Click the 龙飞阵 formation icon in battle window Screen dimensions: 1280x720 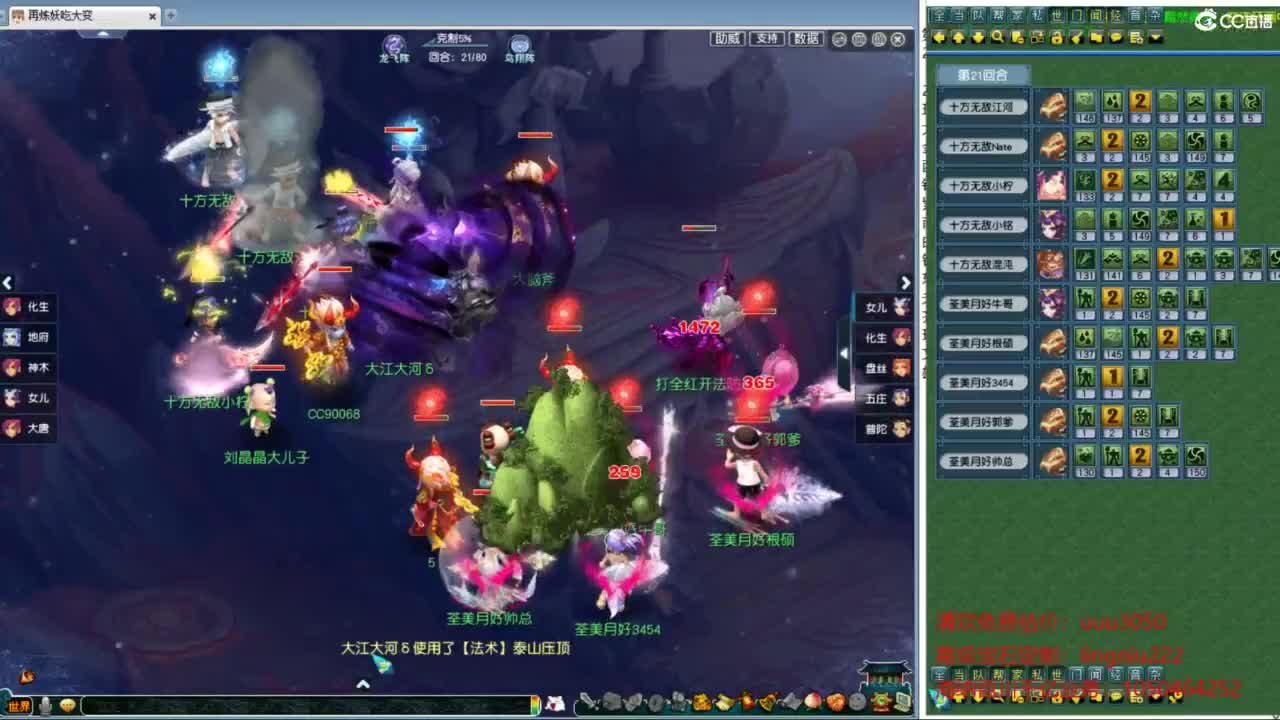391,43
